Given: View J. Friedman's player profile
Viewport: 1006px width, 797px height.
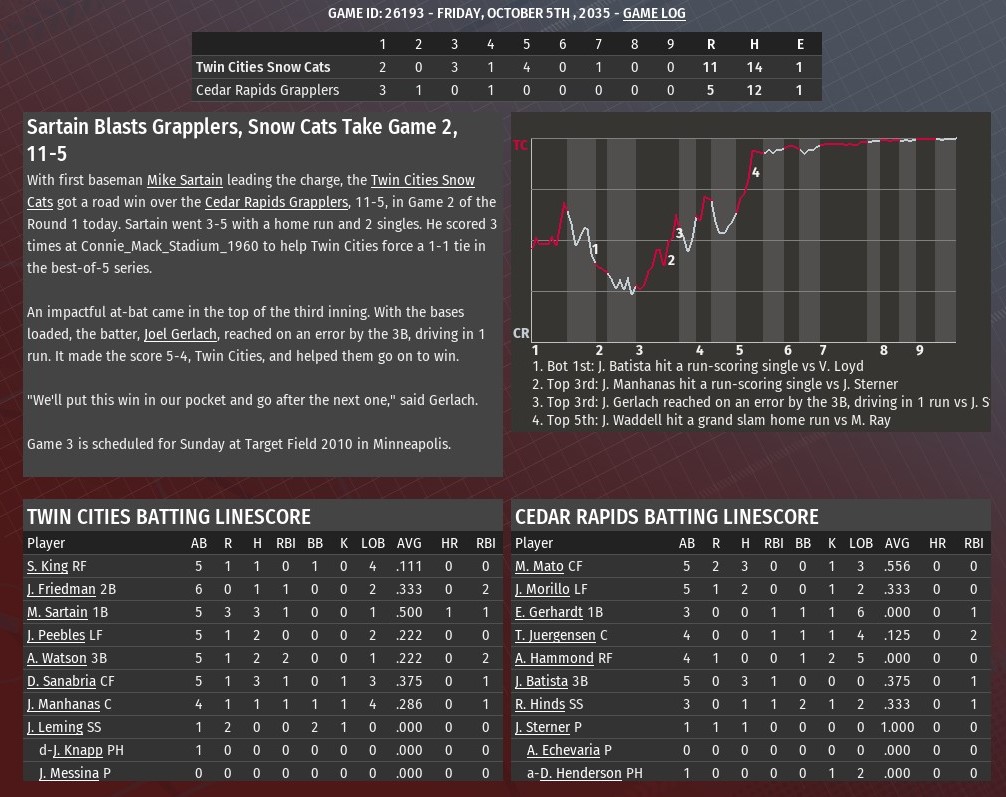Looking at the screenshot, I should pos(61,589).
